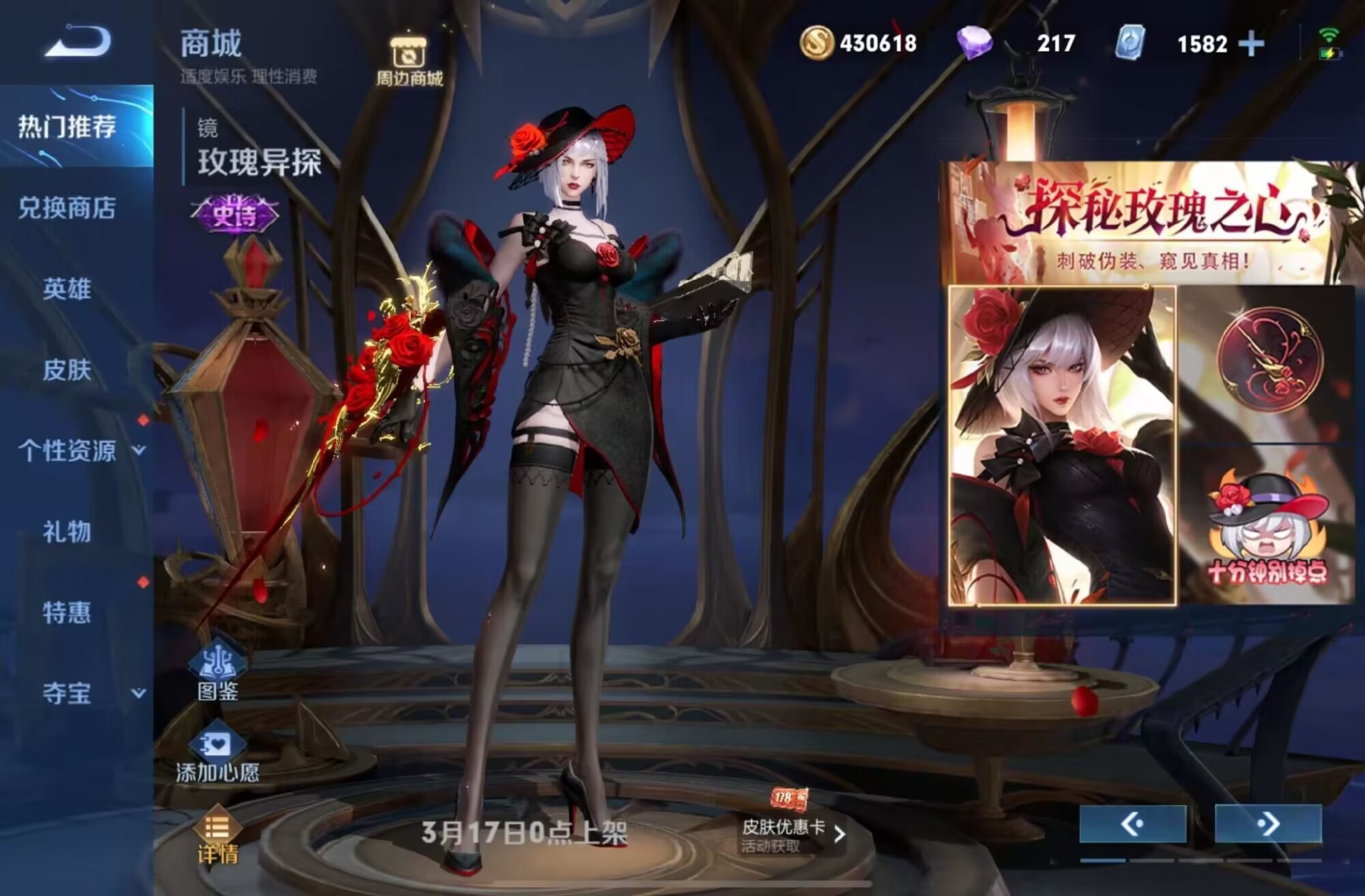The height and width of the screenshot is (896, 1365).
Task: Open the 图鉴 skin gallery
Action: pyautogui.click(x=218, y=672)
